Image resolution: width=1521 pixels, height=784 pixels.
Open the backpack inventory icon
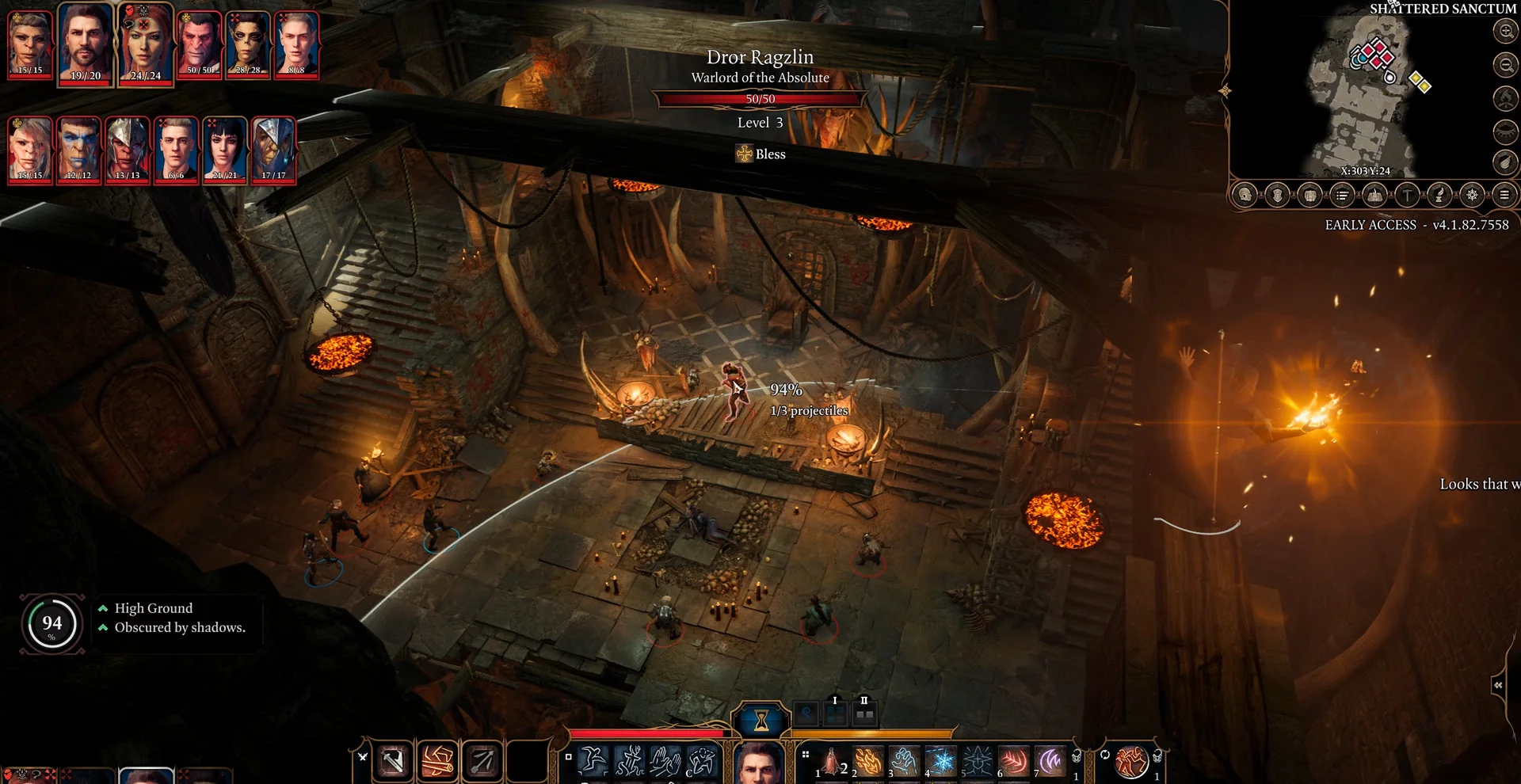[x=1309, y=195]
